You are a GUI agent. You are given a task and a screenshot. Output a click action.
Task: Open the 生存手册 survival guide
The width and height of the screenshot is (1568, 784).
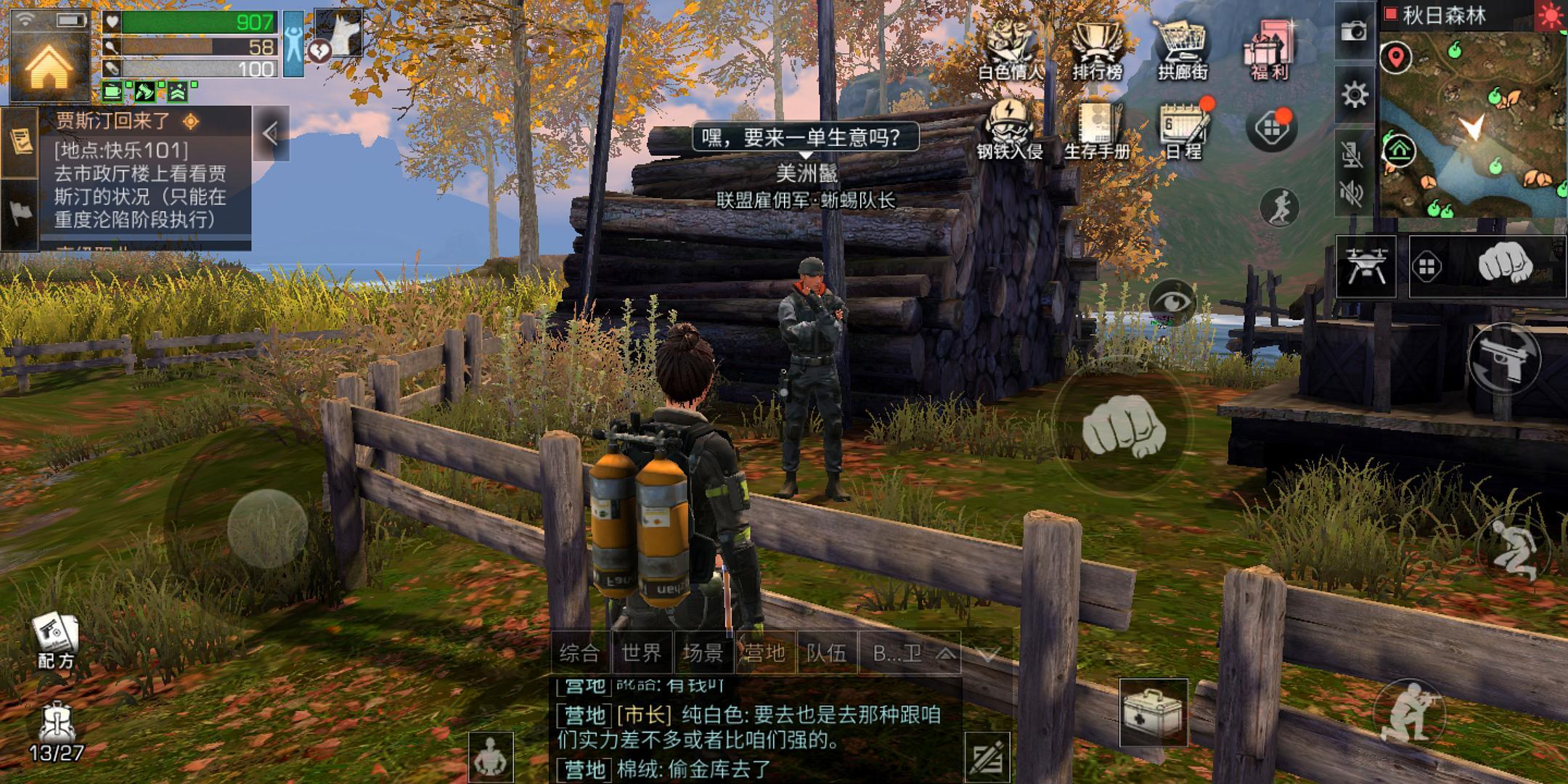(x=1097, y=129)
